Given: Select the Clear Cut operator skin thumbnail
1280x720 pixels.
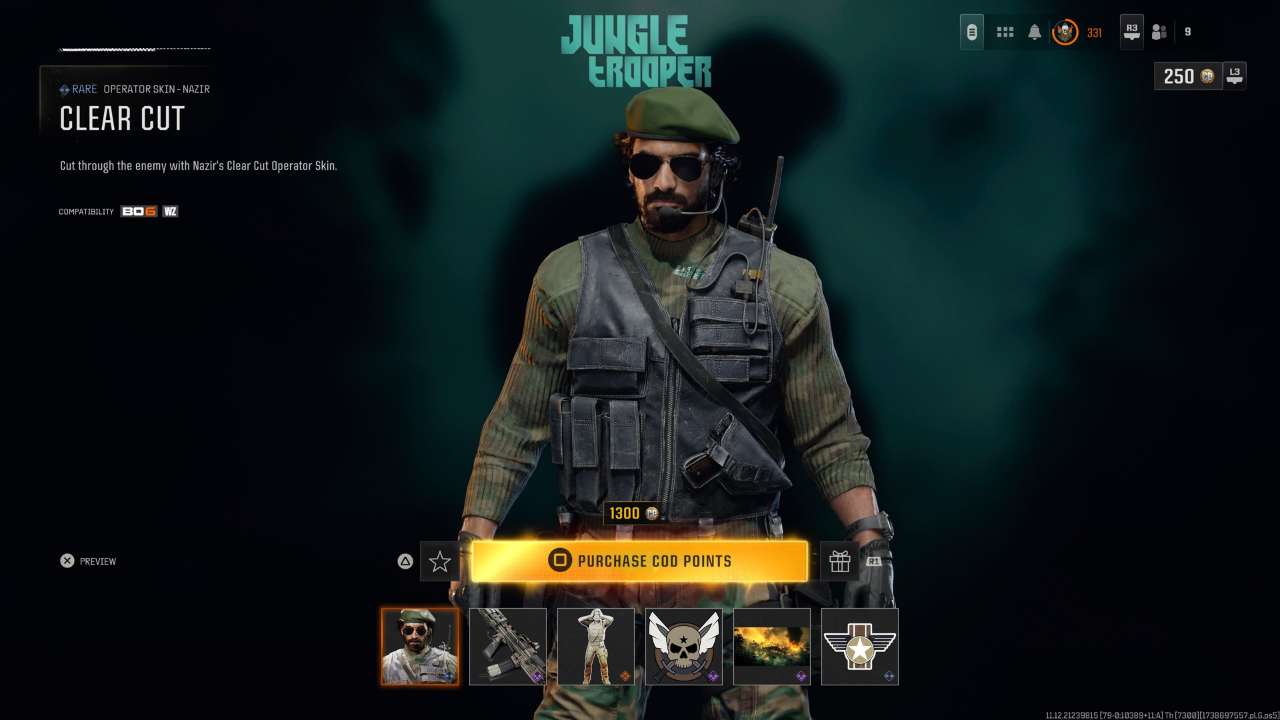Looking at the screenshot, I should click(420, 646).
